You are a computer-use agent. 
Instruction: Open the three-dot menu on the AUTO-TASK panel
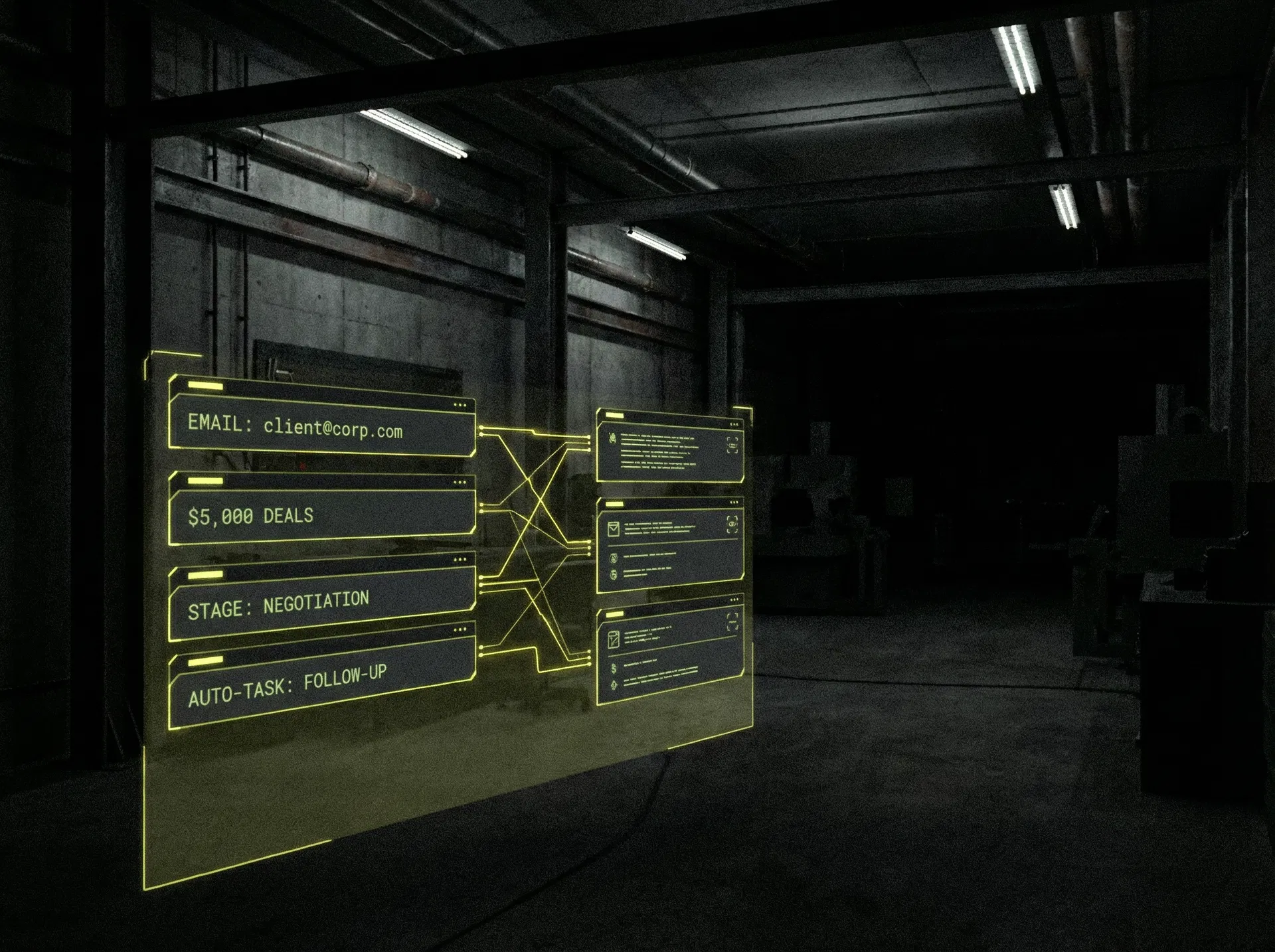460,629
